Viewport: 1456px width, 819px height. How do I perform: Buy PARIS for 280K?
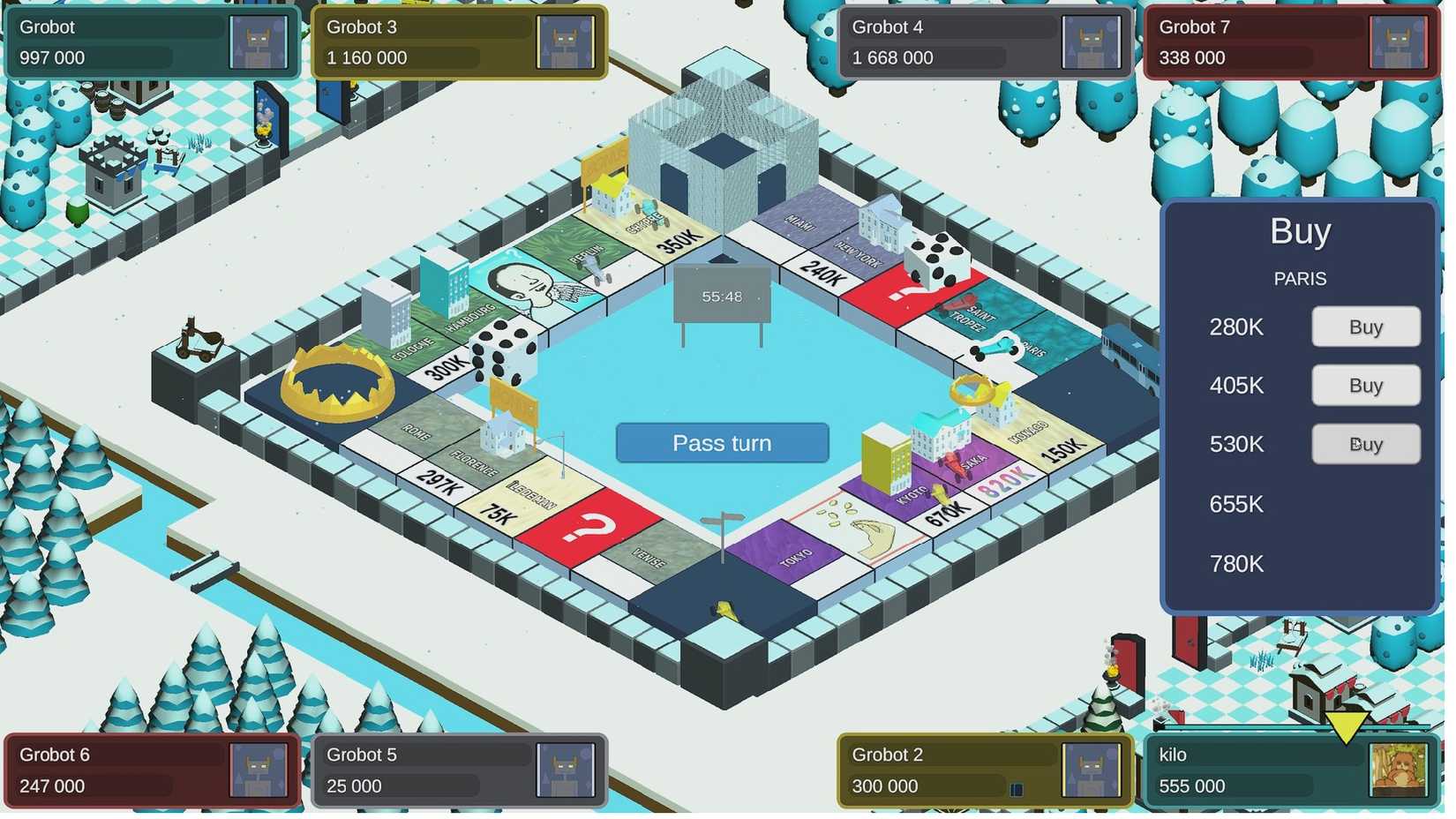[x=1366, y=327]
